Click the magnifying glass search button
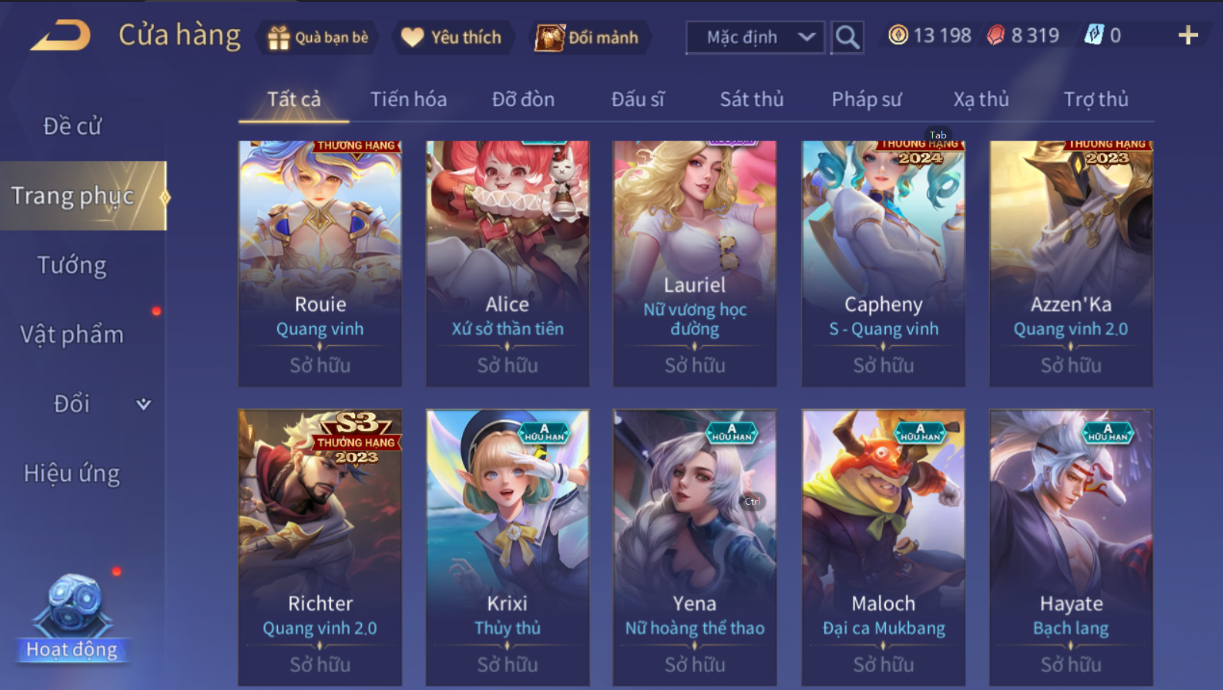 [x=847, y=38]
